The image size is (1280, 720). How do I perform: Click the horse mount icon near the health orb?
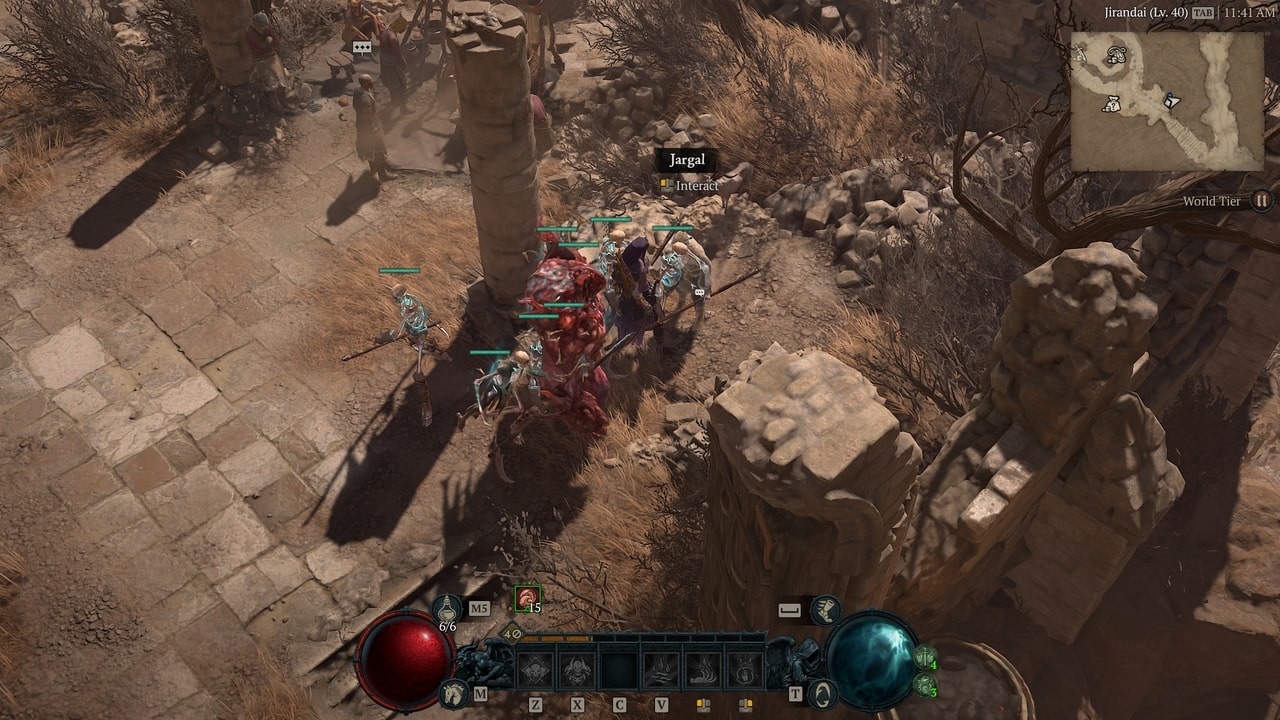coord(453,692)
